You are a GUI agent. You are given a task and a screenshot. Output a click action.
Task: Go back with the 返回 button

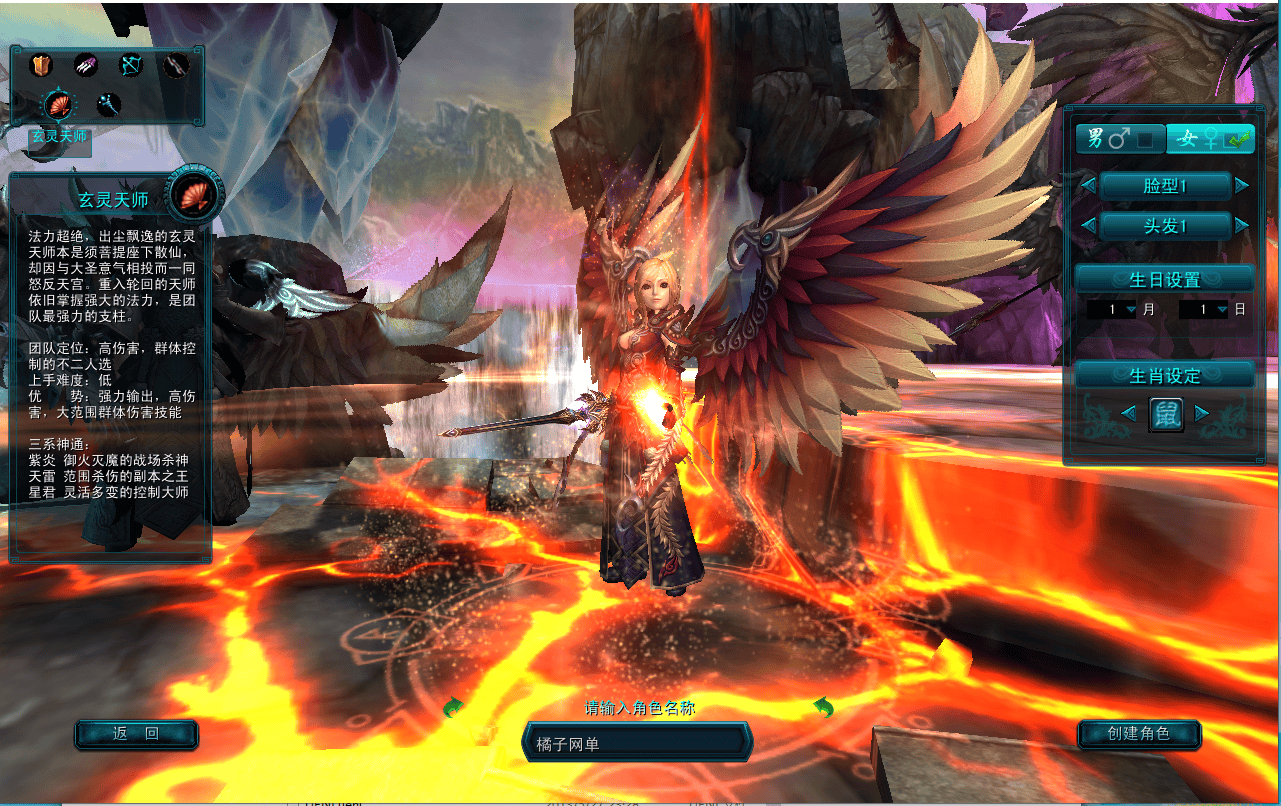coord(136,734)
